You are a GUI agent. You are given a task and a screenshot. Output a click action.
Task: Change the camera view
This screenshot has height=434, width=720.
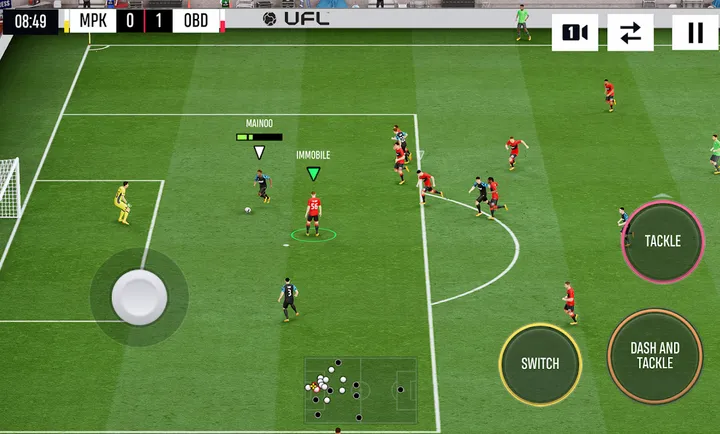point(575,33)
